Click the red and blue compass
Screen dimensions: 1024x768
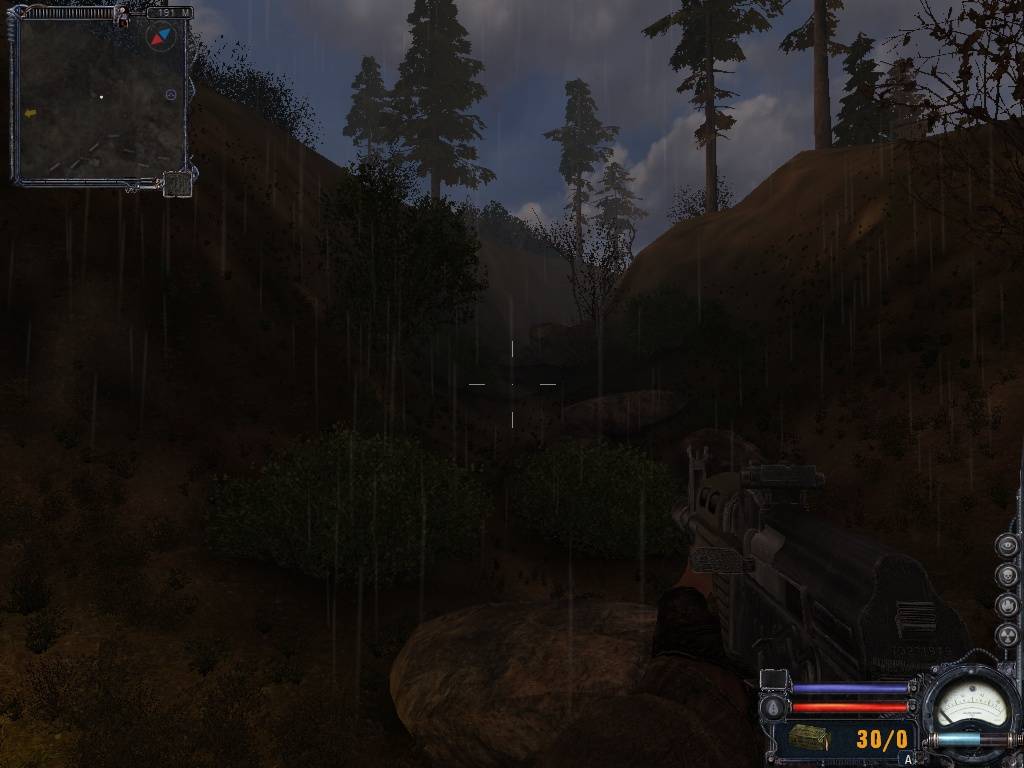[x=160, y=38]
